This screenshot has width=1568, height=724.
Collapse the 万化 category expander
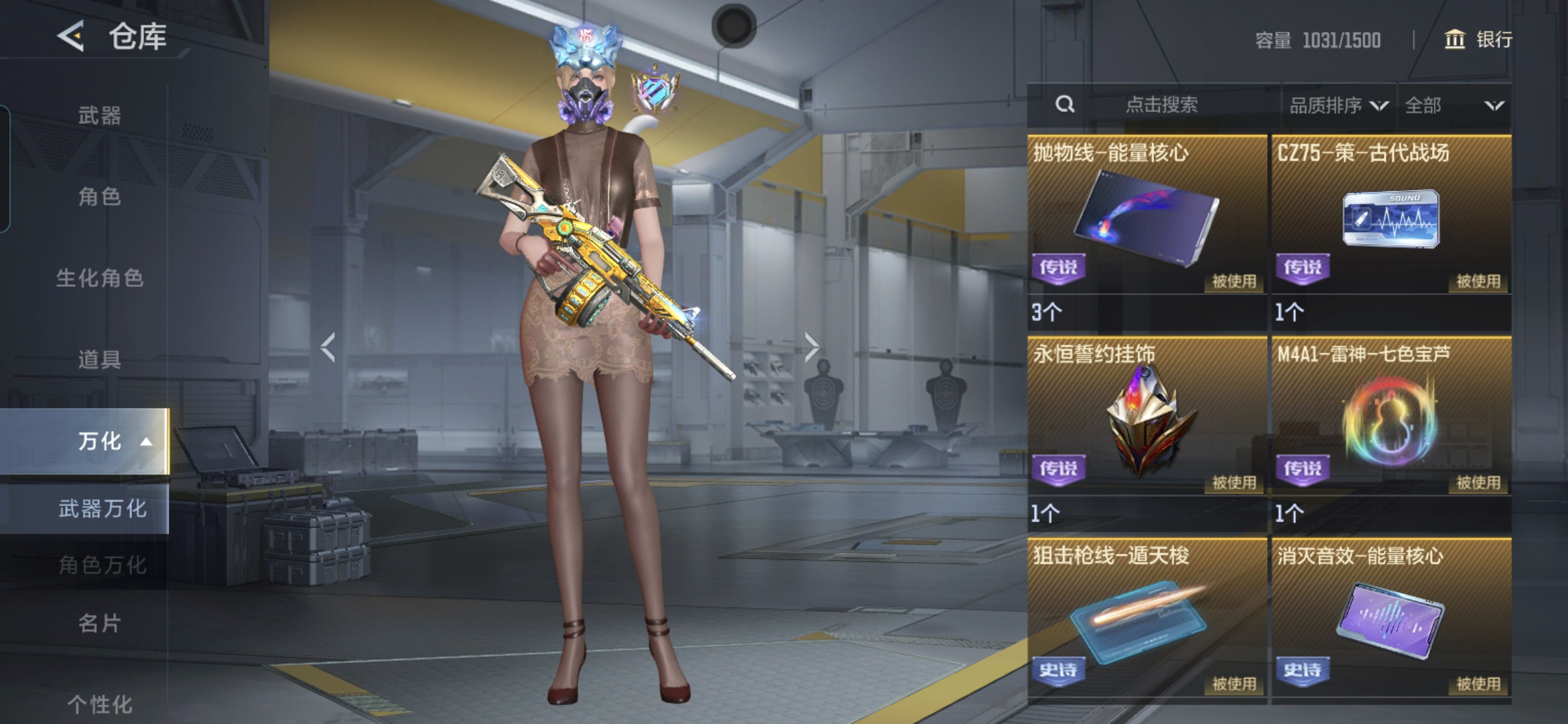tap(146, 442)
